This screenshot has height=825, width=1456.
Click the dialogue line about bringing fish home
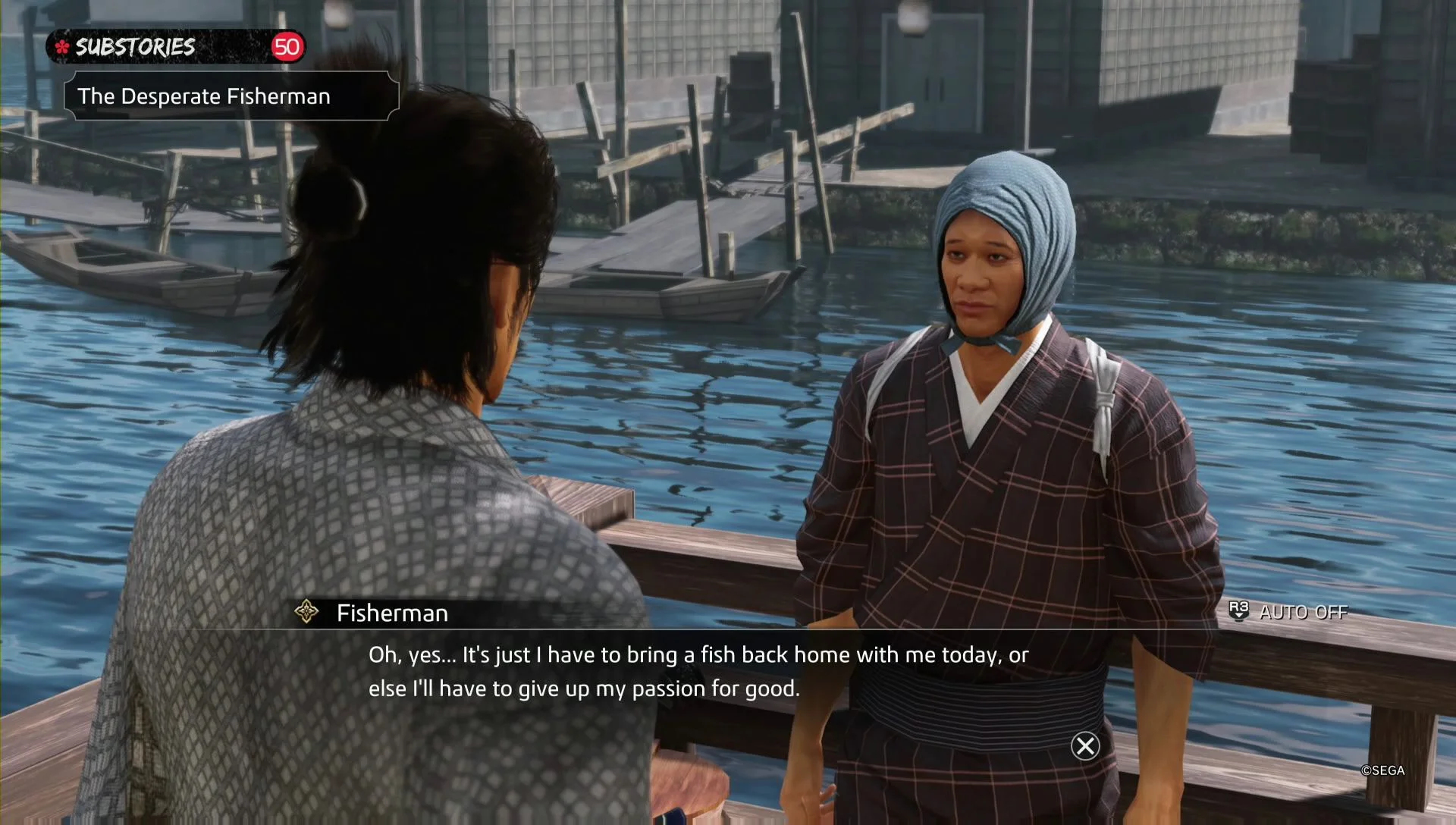[x=698, y=655]
